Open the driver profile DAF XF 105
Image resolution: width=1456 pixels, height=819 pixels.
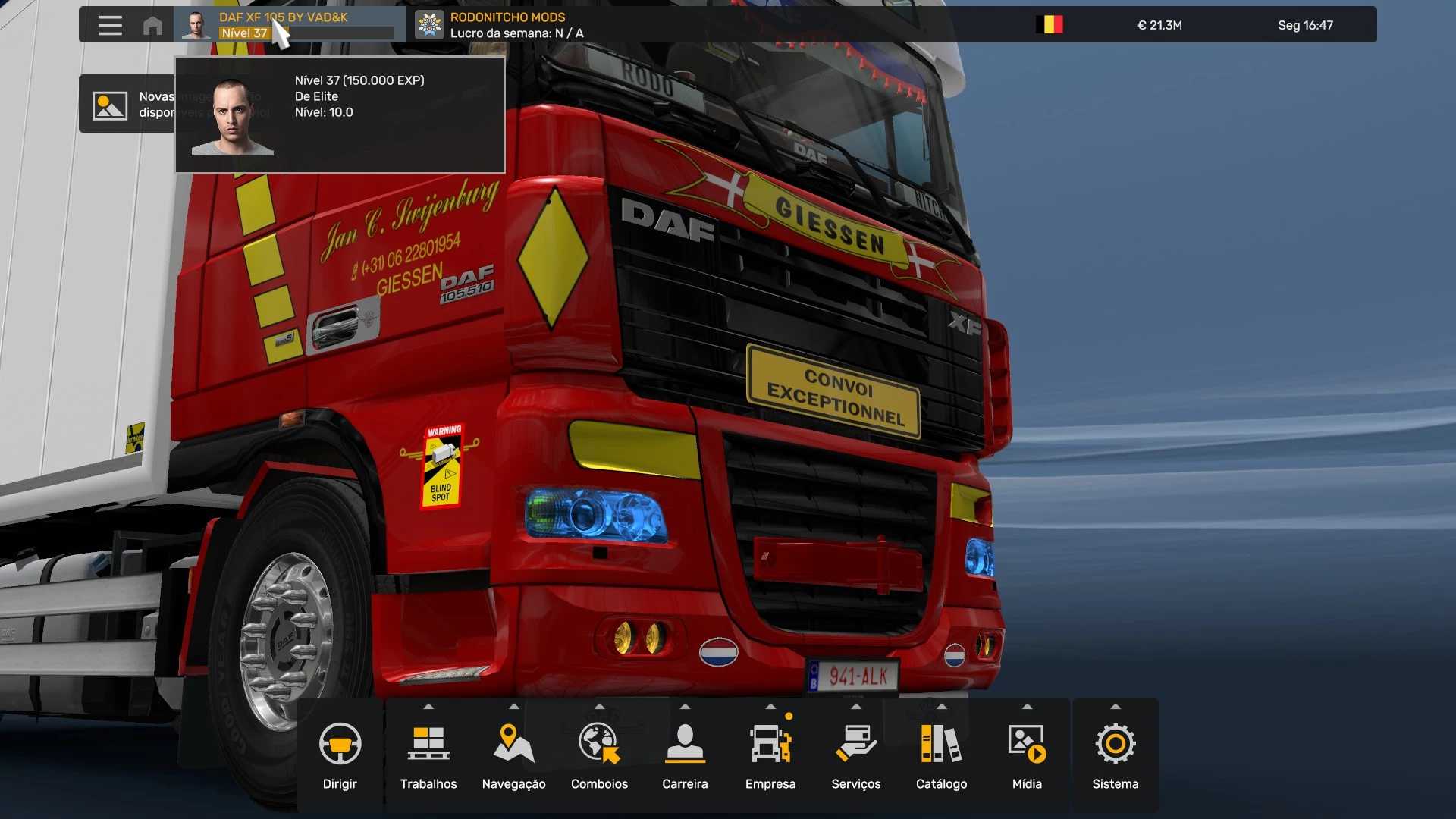pos(290,25)
